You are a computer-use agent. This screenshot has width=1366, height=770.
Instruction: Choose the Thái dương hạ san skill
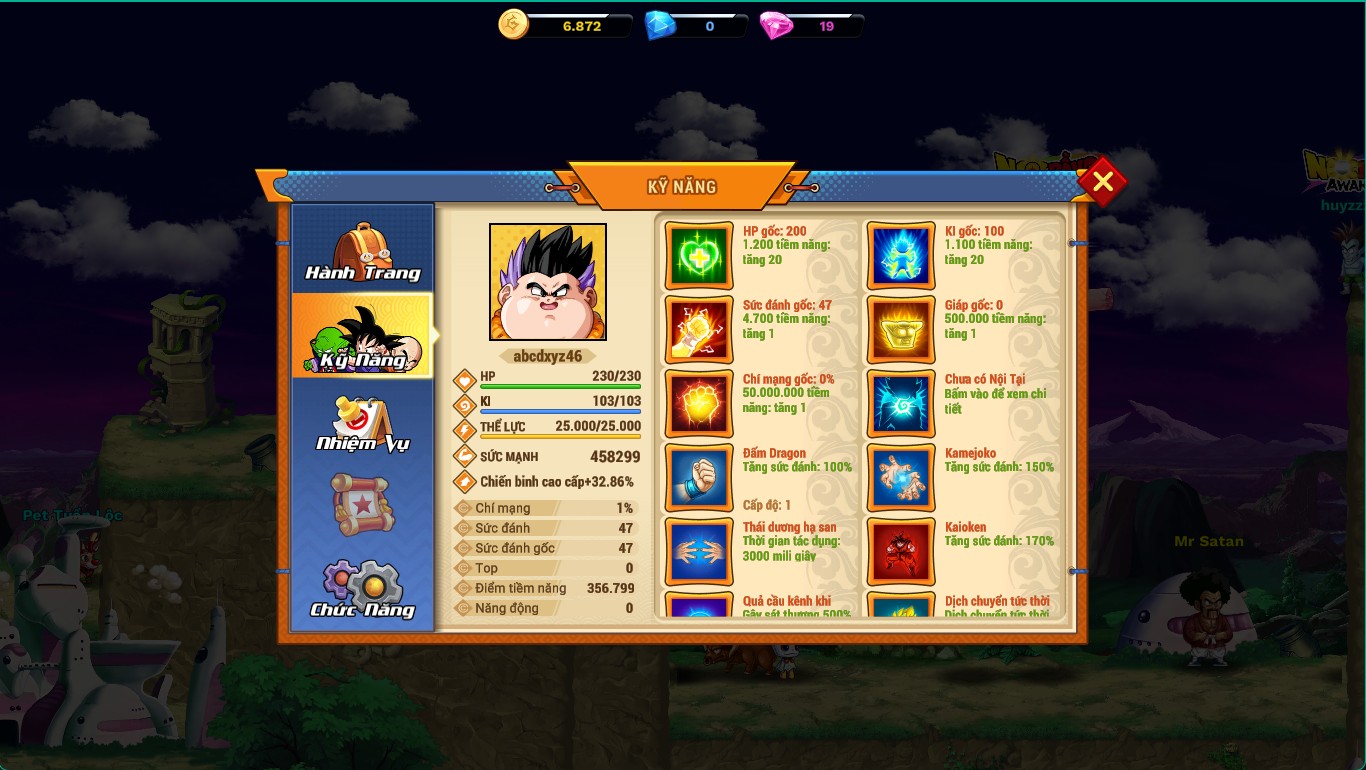699,552
